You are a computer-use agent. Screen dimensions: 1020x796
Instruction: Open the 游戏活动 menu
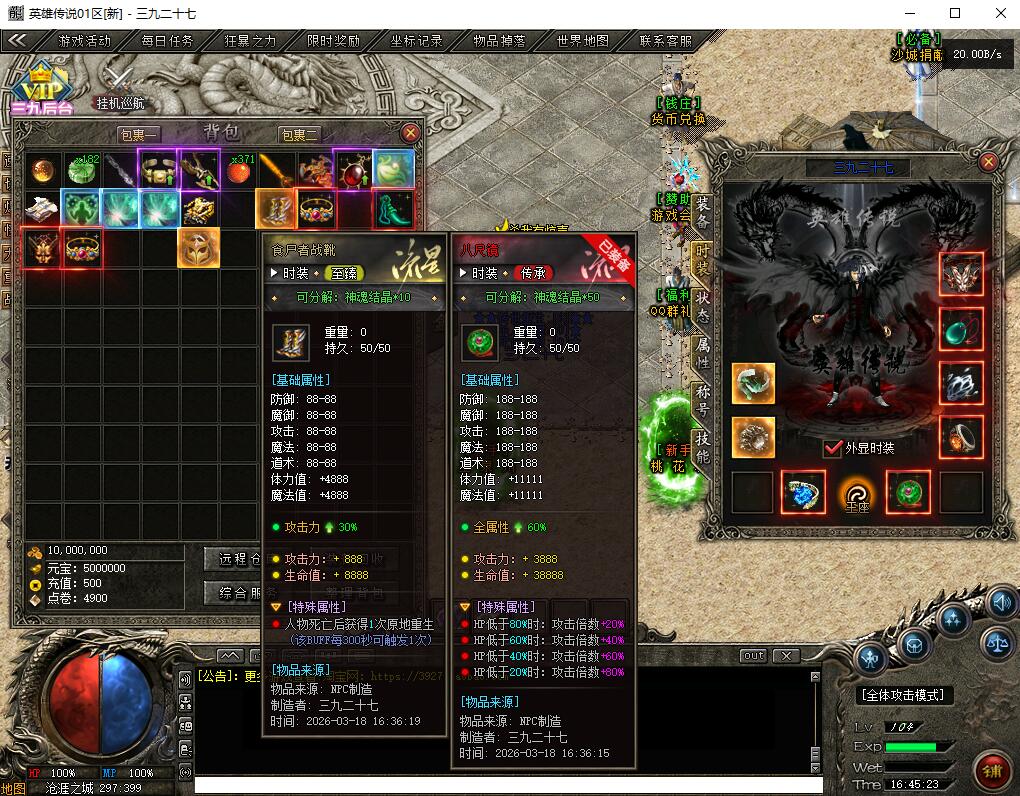(85, 41)
